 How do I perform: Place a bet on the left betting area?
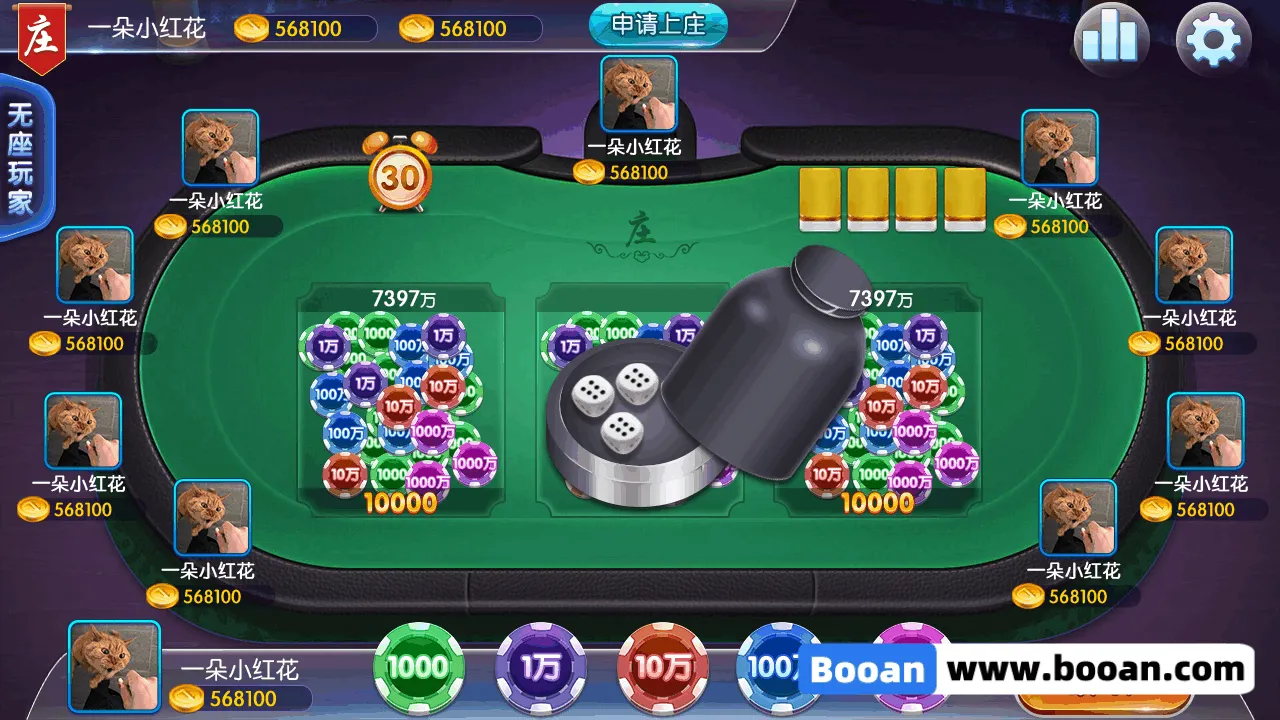tap(402, 400)
